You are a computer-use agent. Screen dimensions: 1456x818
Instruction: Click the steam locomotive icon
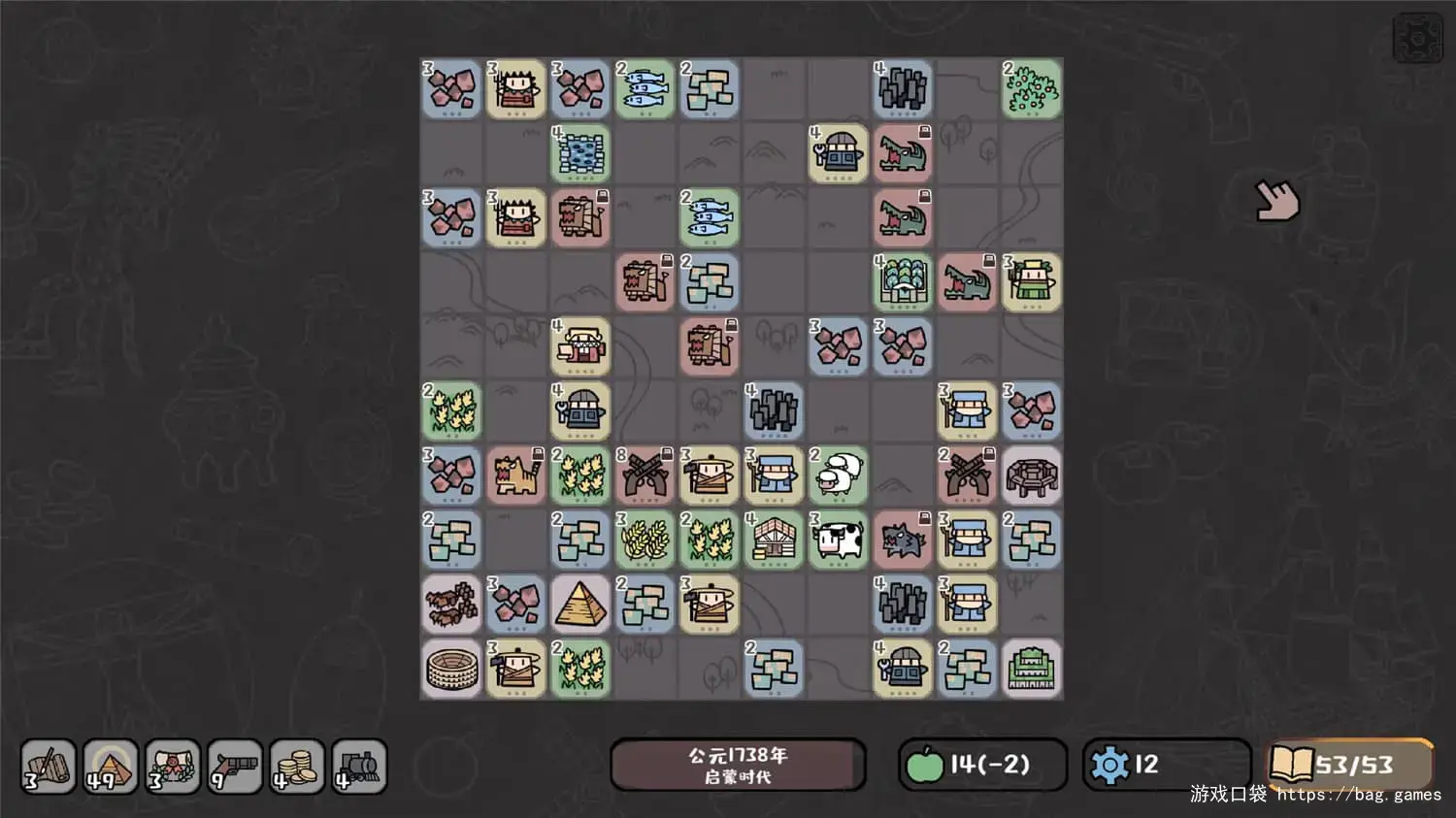pos(359,767)
